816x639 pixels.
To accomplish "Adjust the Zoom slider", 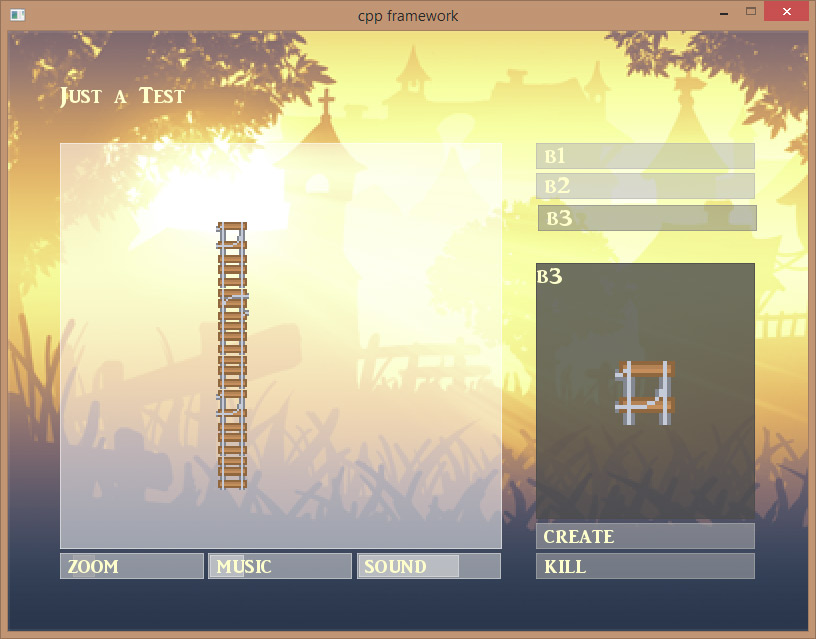I will (x=131, y=566).
